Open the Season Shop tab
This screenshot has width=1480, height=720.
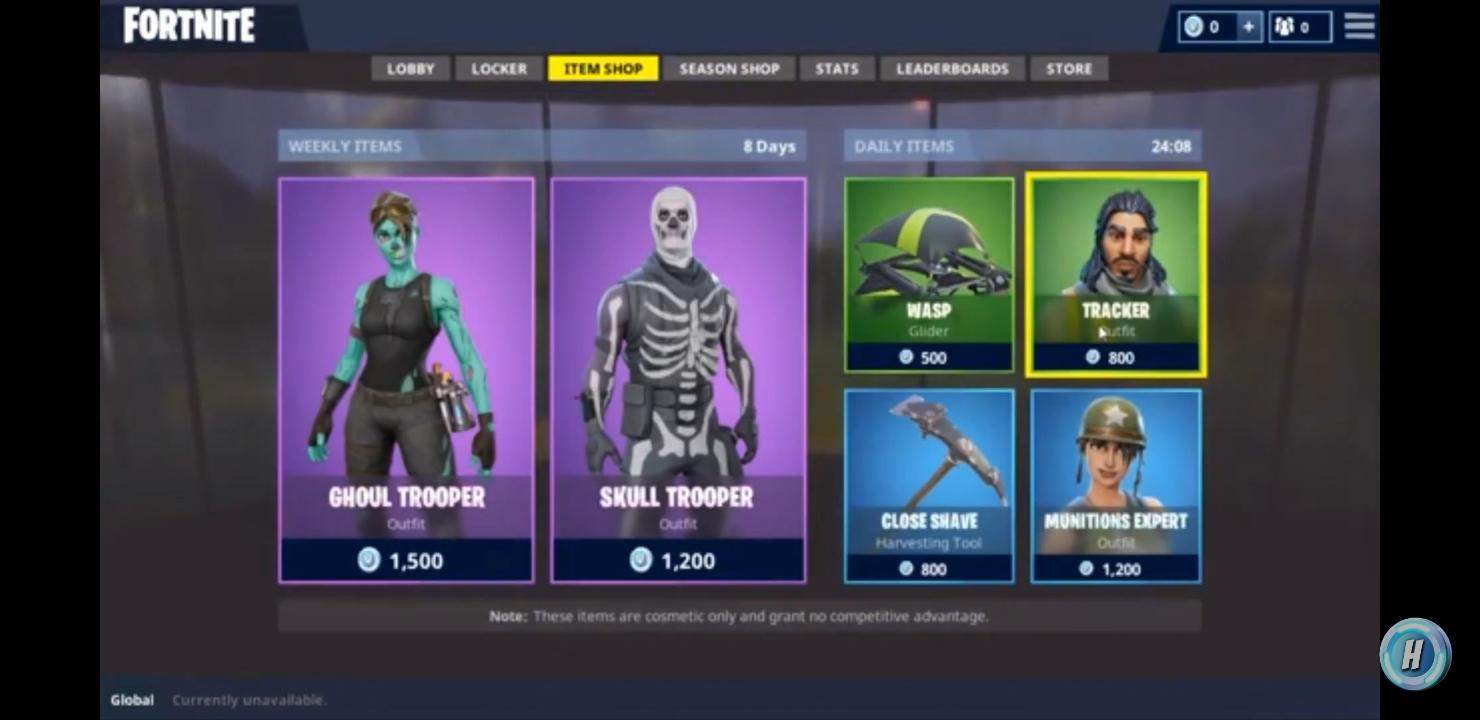coord(729,68)
